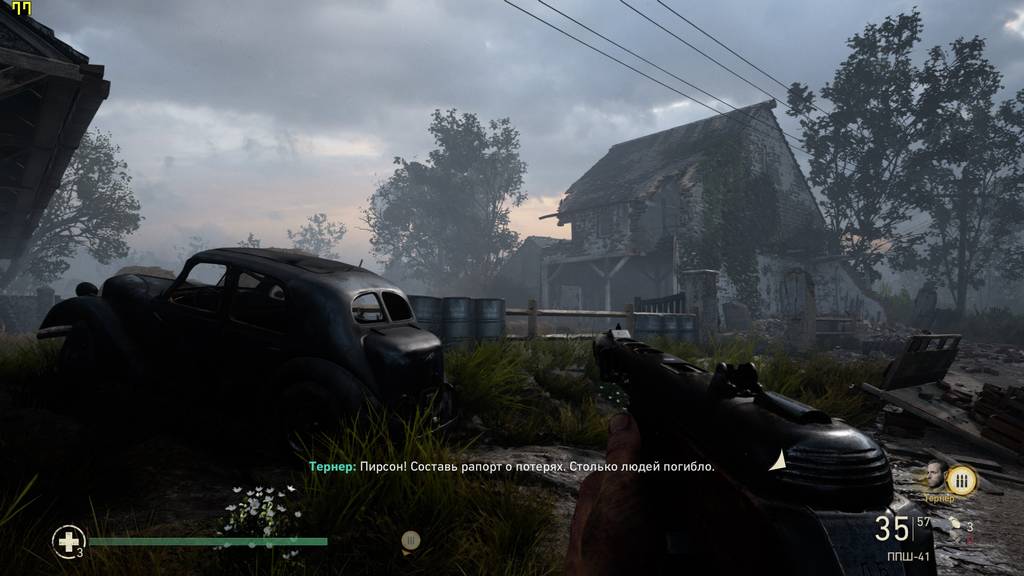This screenshot has width=1024, height=576.
Task: Activate Turner's ammo resupply squad ability
Action: coord(961,480)
